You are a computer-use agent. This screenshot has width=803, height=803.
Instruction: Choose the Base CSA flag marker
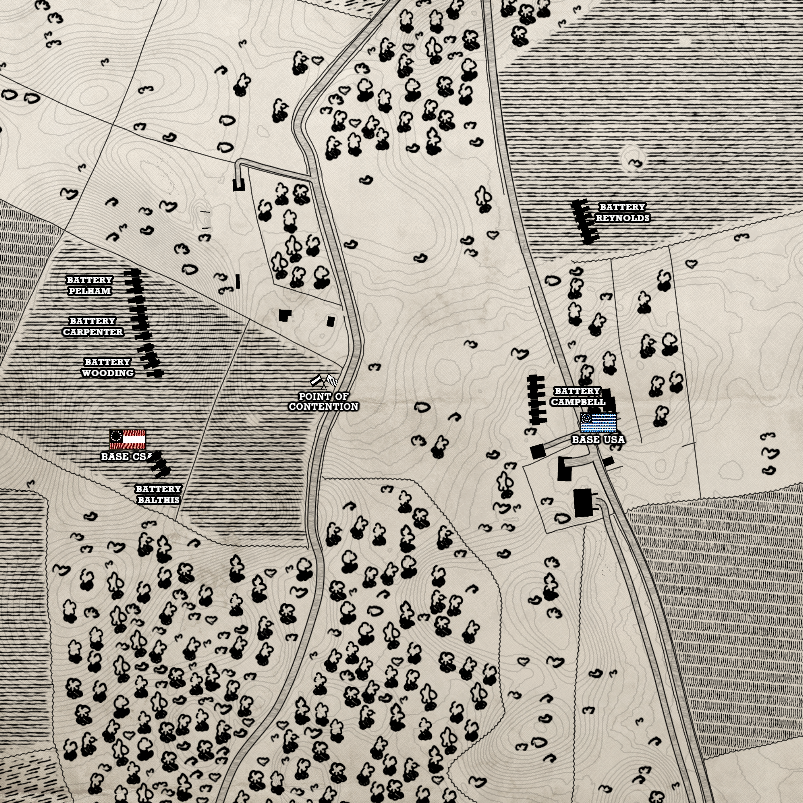(127, 439)
